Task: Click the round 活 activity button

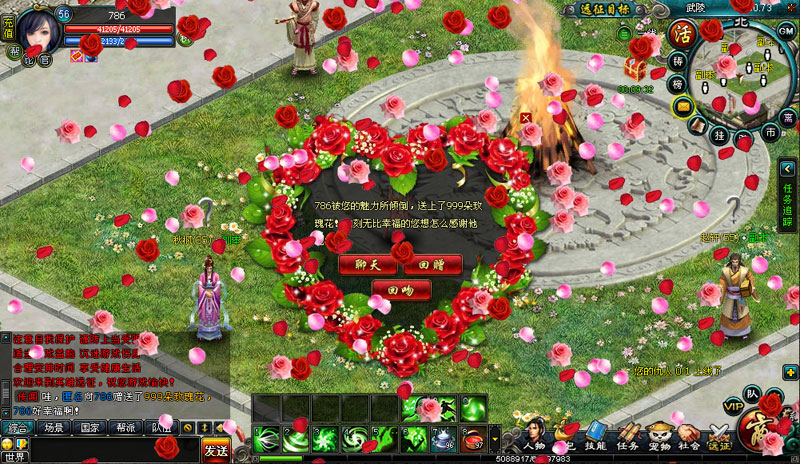Action: click(682, 33)
